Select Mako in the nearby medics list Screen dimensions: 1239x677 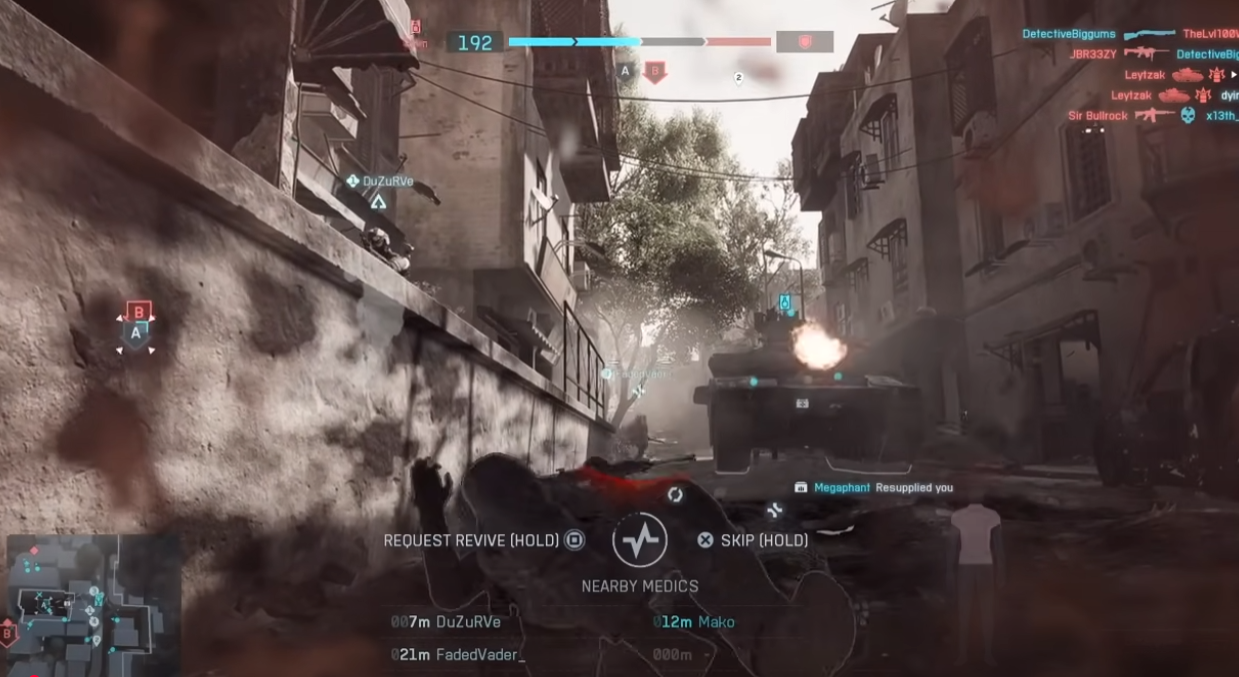tap(694, 622)
